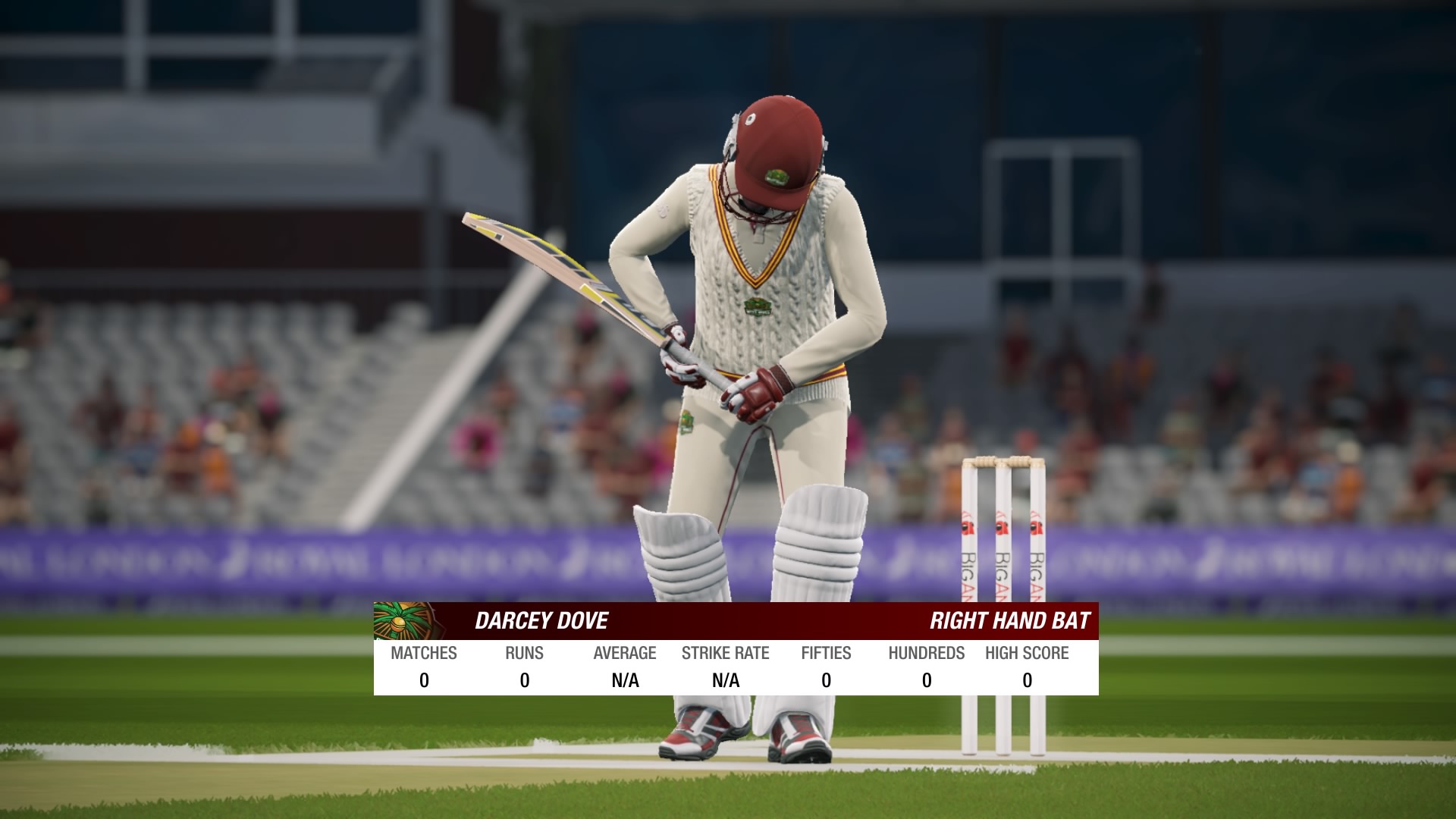Click the AVERAGE label on the stats bar

click(626, 653)
